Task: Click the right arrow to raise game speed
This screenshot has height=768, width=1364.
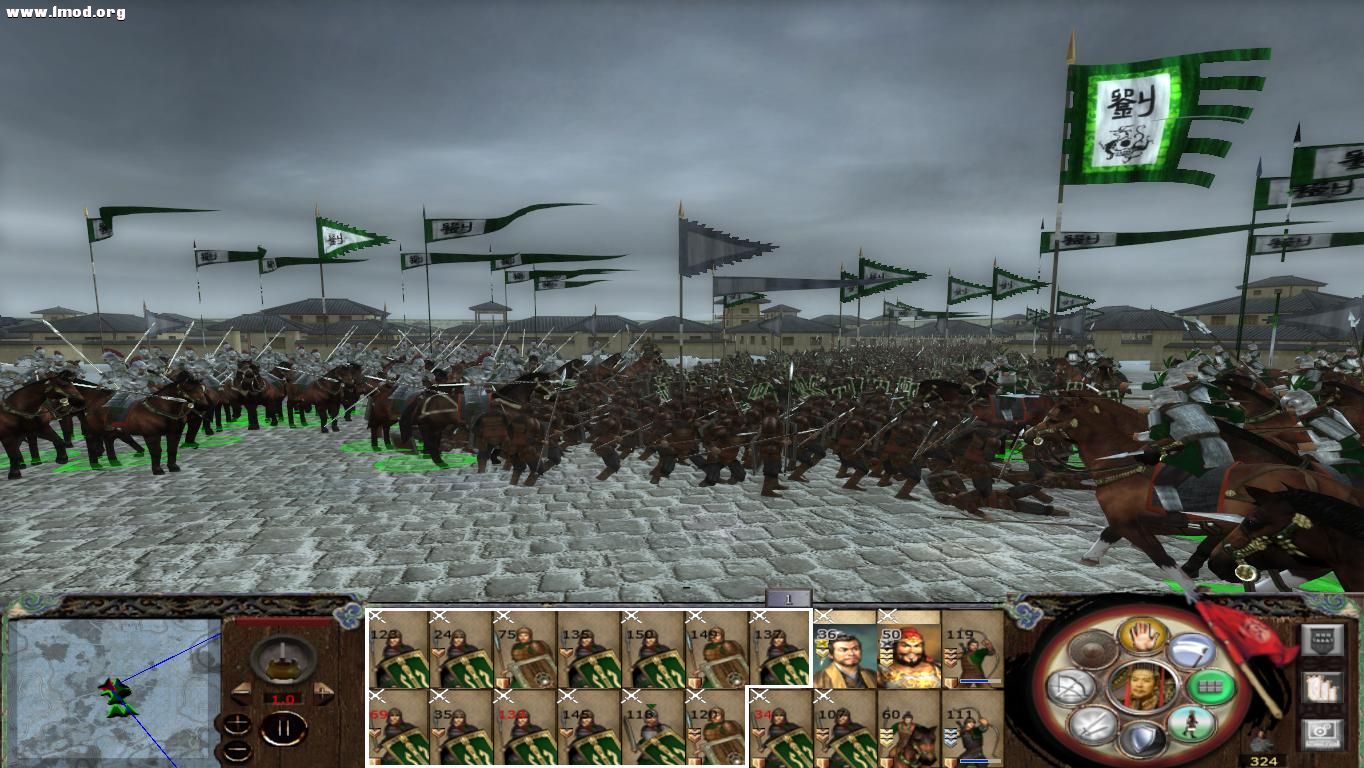Action: (x=323, y=692)
